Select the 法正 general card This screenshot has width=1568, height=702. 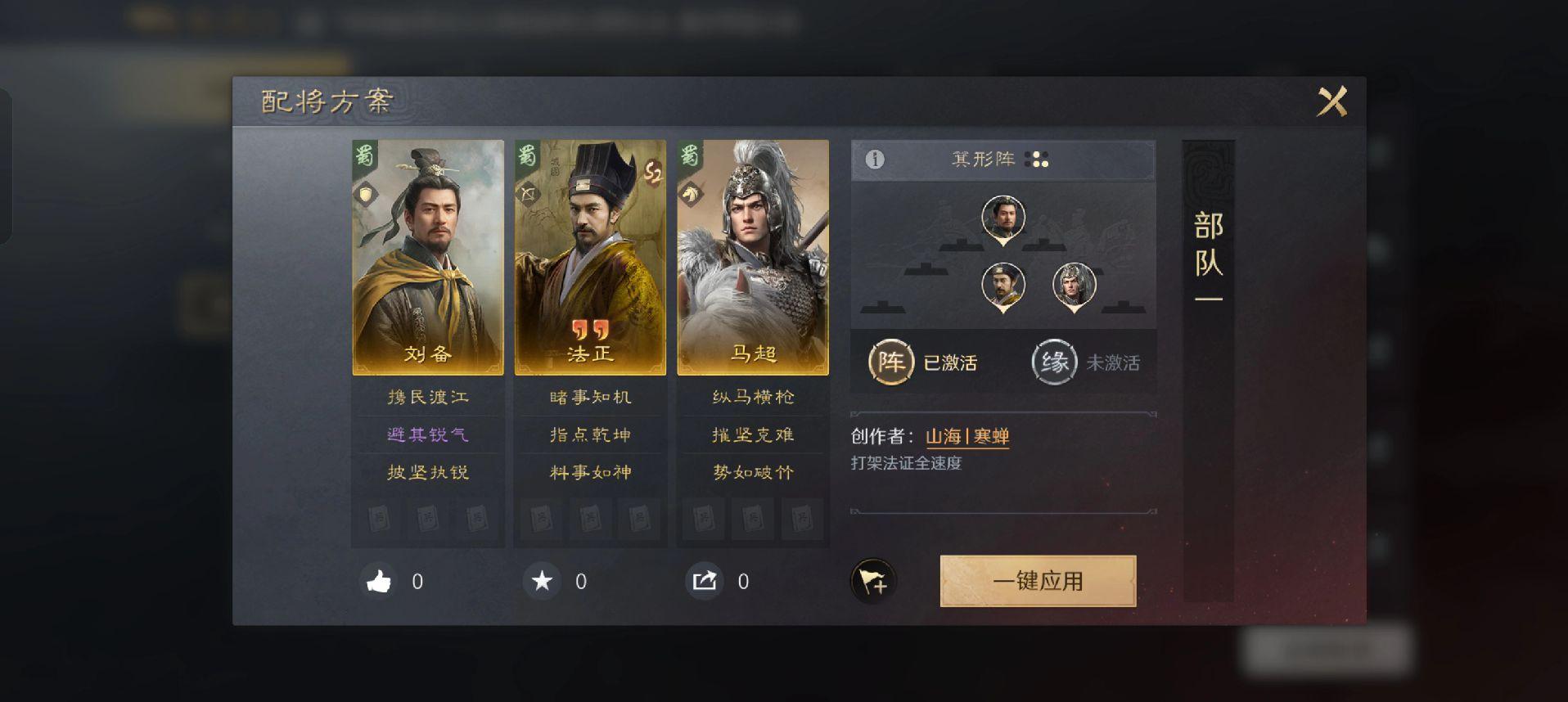click(x=590, y=257)
